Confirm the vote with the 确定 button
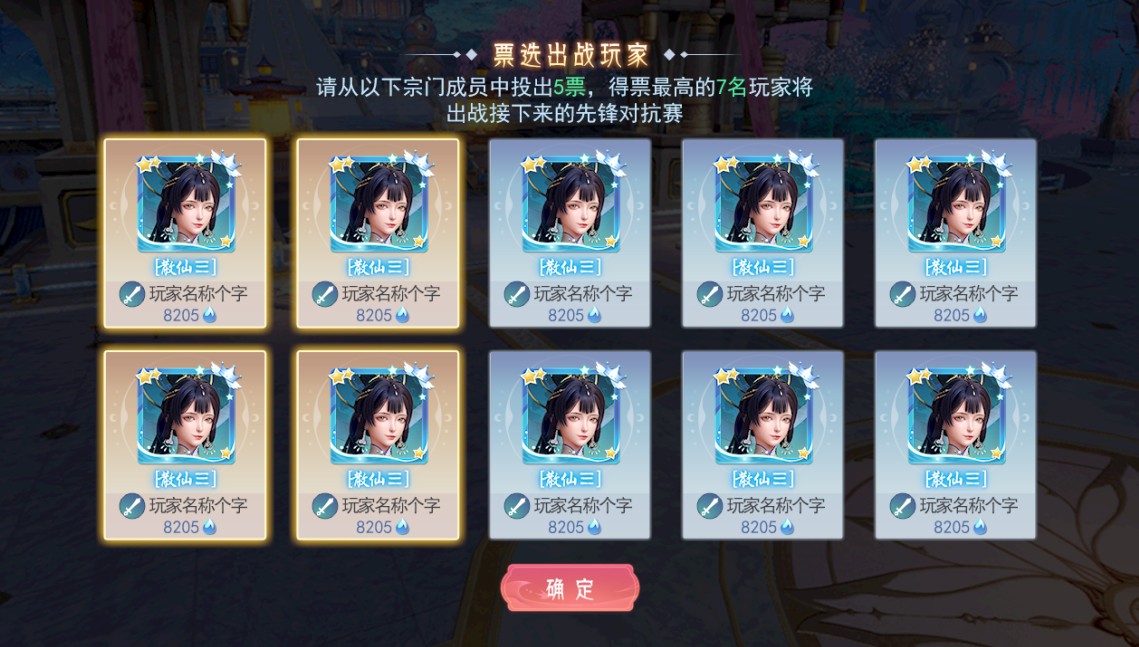The height and width of the screenshot is (647, 1139). (x=569, y=588)
